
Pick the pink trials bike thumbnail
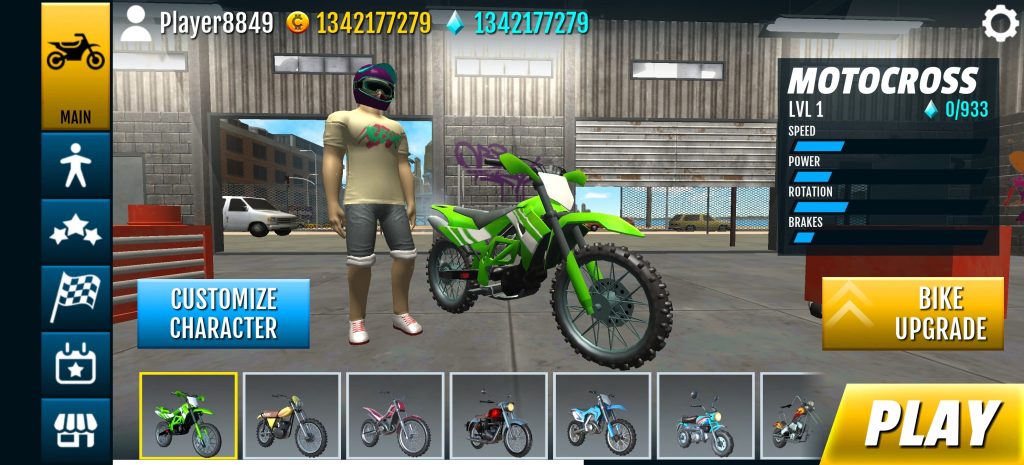[395, 416]
